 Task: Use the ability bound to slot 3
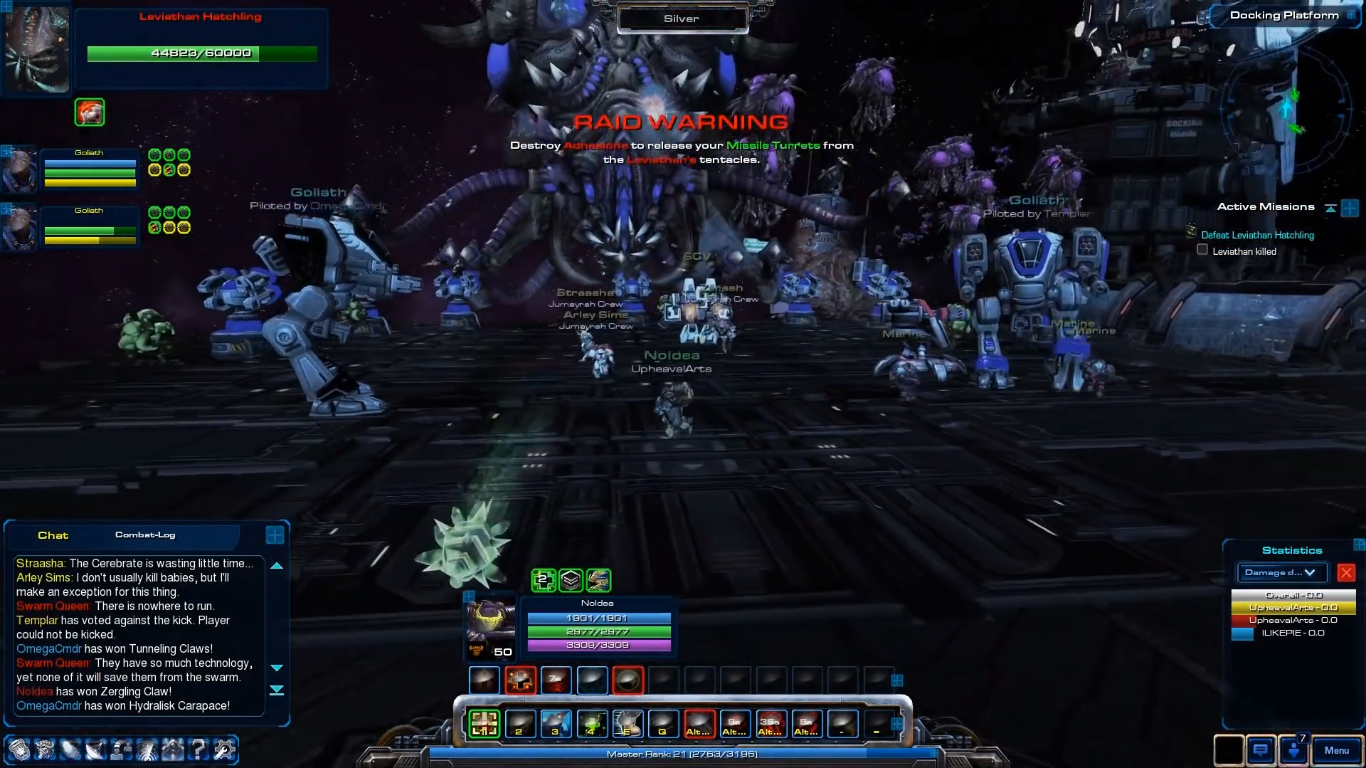pos(556,723)
